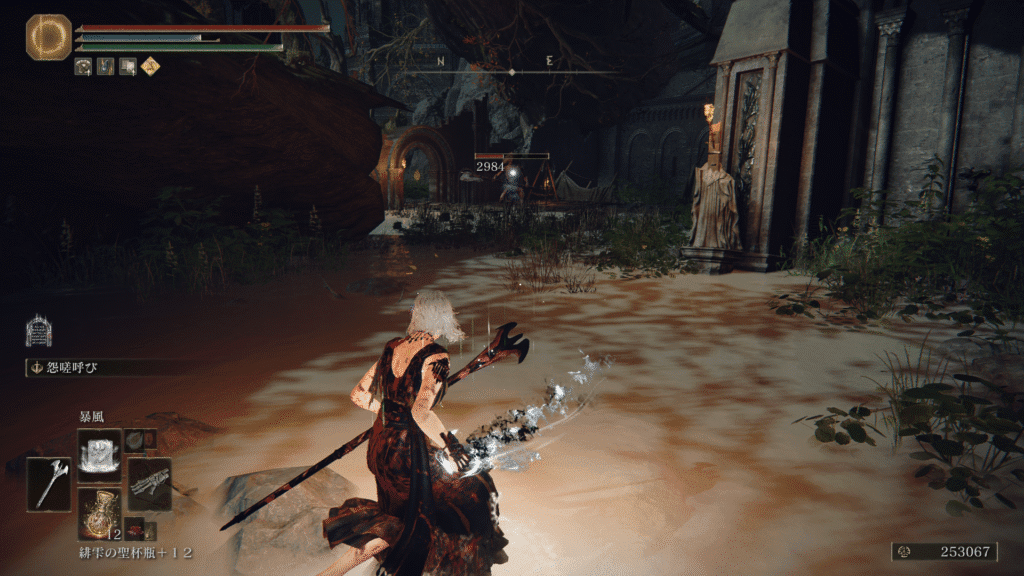This screenshot has height=576, width=1024.
Task: Click the golden diamond status icon
Action: point(150,67)
